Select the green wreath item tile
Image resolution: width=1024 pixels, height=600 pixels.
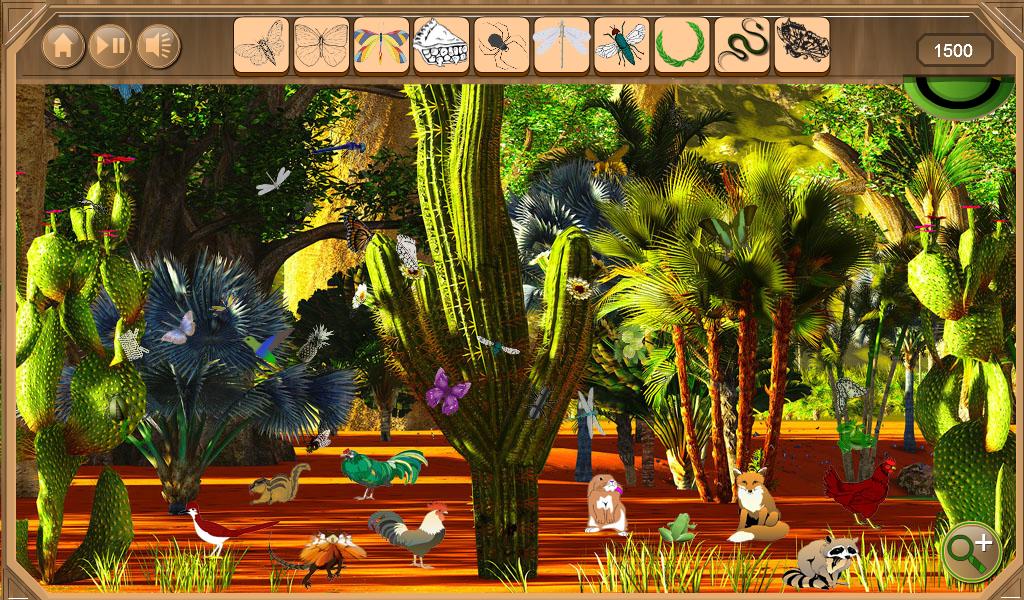(681, 45)
